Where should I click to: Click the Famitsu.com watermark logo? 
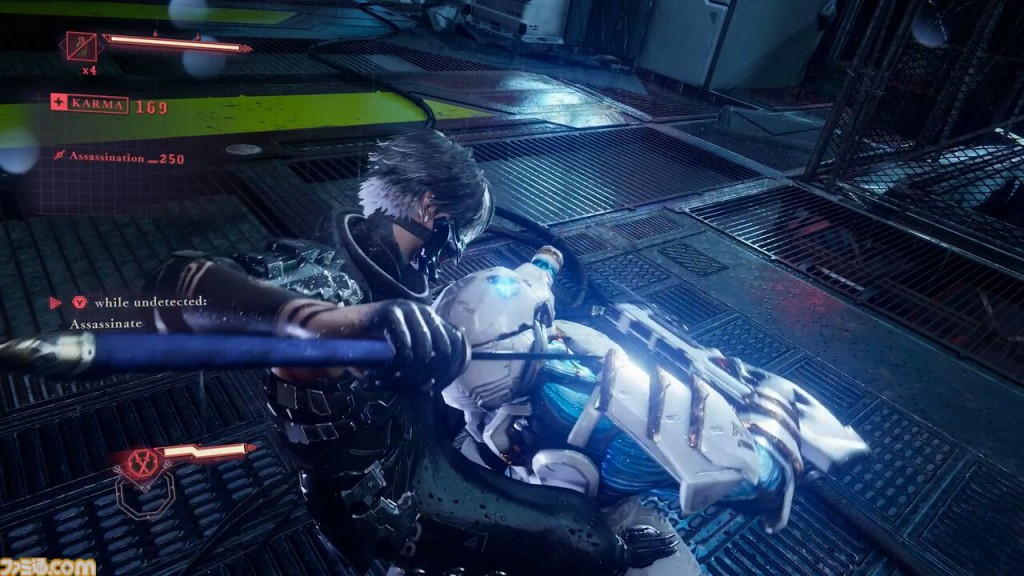(48, 566)
